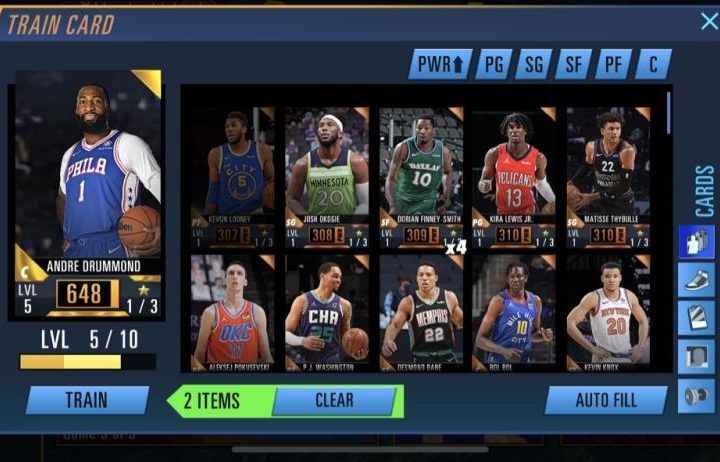Image resolution: width=720 pixels, height=462 pixels.
Task: Click the Train button
Action: click(x=87, y=400)
